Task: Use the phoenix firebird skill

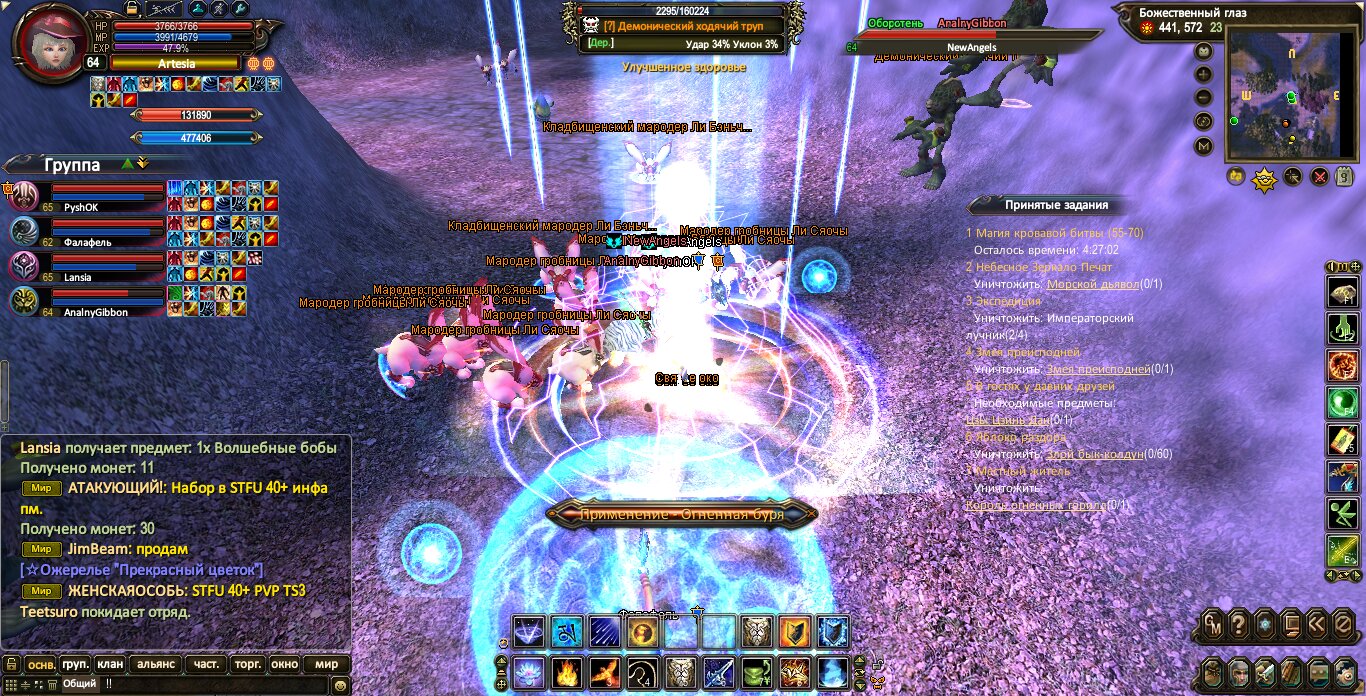Action: (606, 671)
